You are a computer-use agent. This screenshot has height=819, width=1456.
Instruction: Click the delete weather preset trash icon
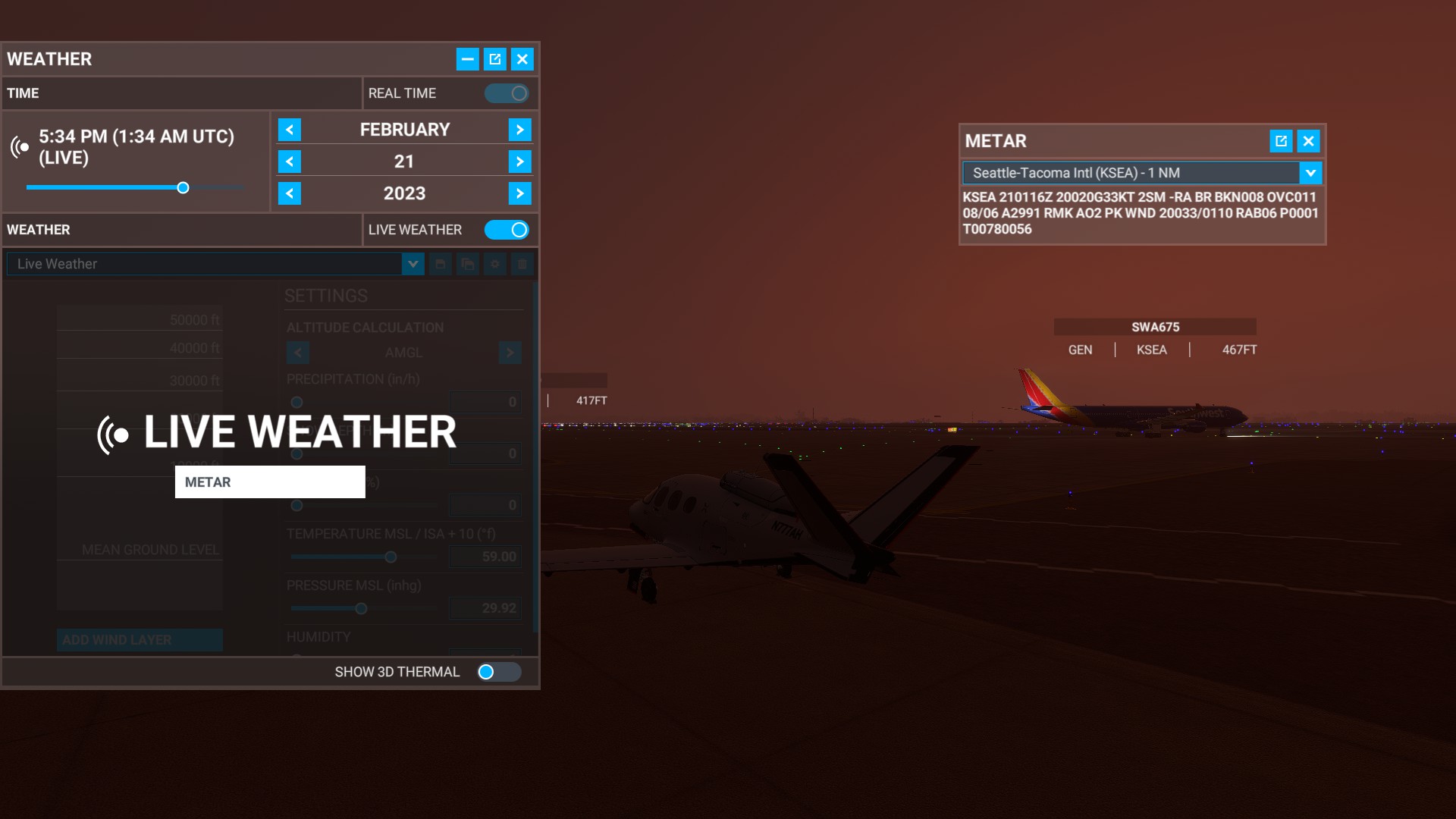(x=522, y=264)
